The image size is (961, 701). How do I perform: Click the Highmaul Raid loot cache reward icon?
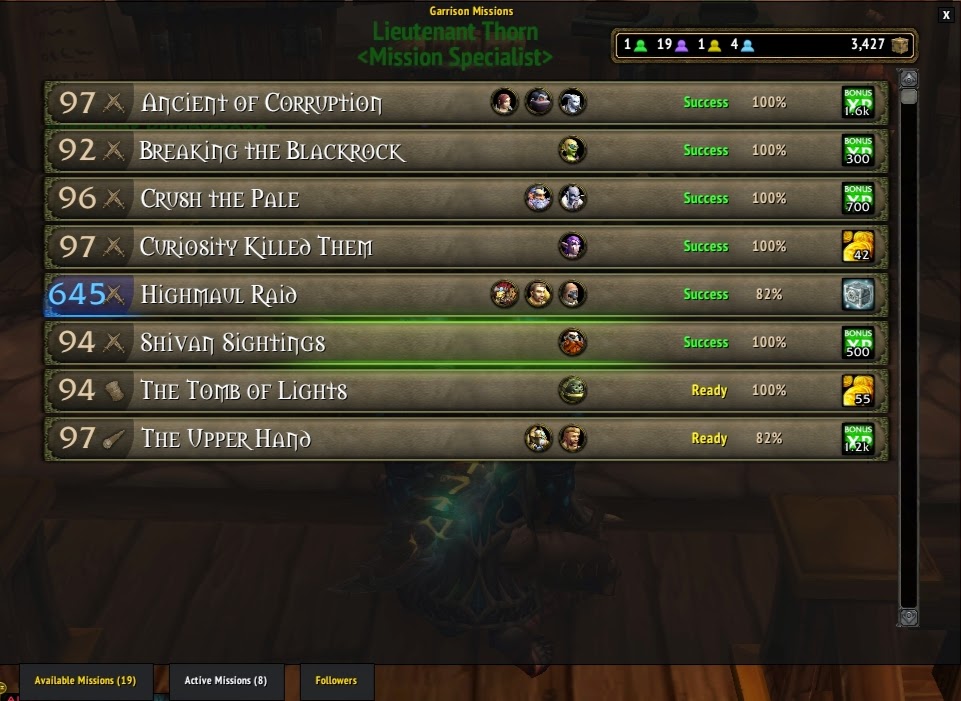(858, 295)
